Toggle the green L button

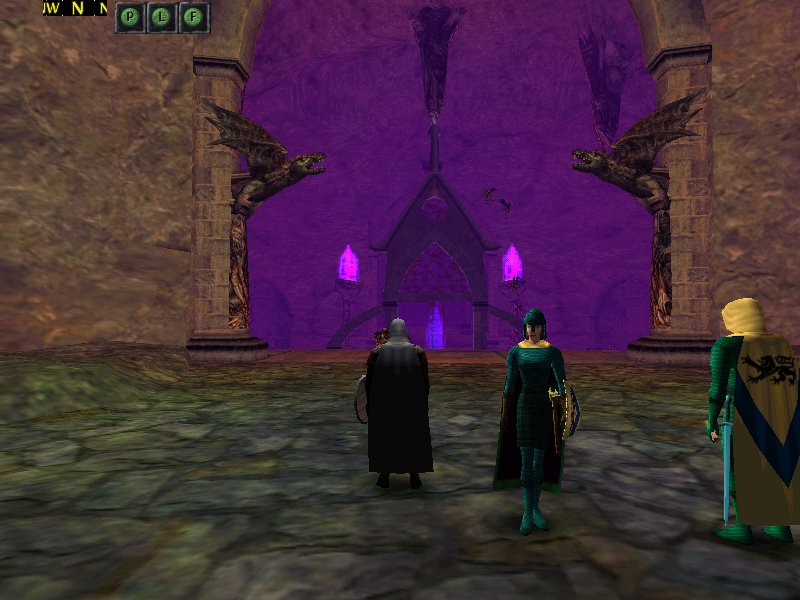click(x=162, y=17)
